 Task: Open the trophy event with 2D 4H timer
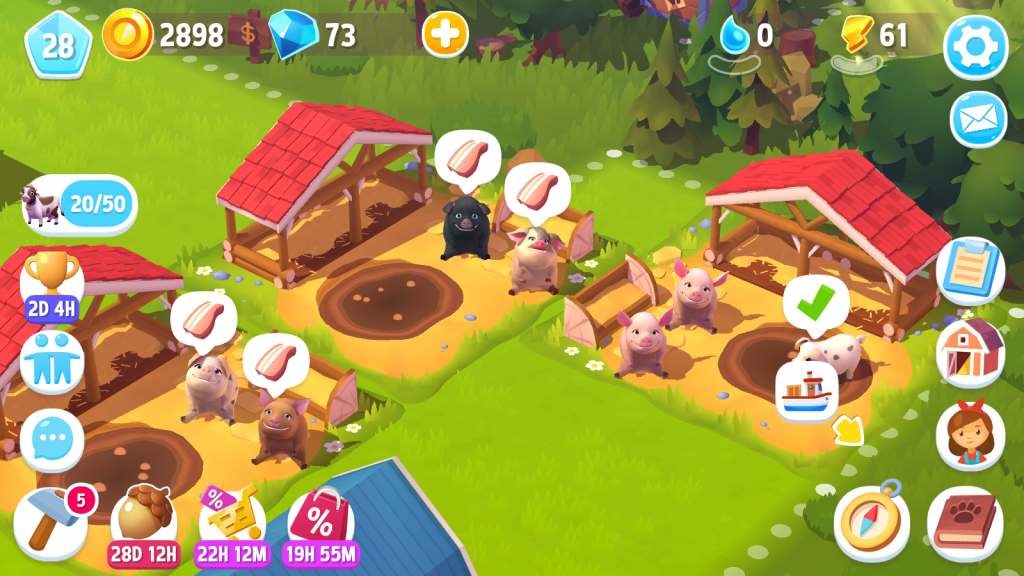coord(51,282)
